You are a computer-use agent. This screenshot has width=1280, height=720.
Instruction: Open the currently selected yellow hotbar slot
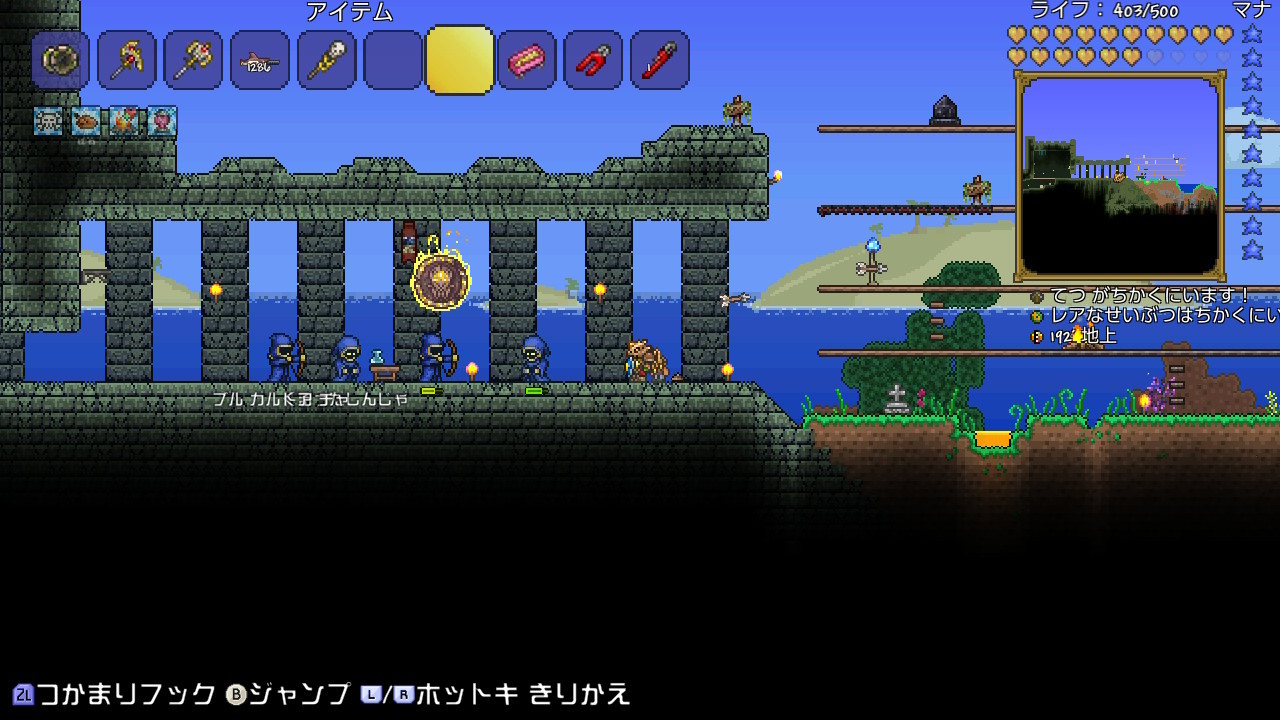(x=459, y=60)
